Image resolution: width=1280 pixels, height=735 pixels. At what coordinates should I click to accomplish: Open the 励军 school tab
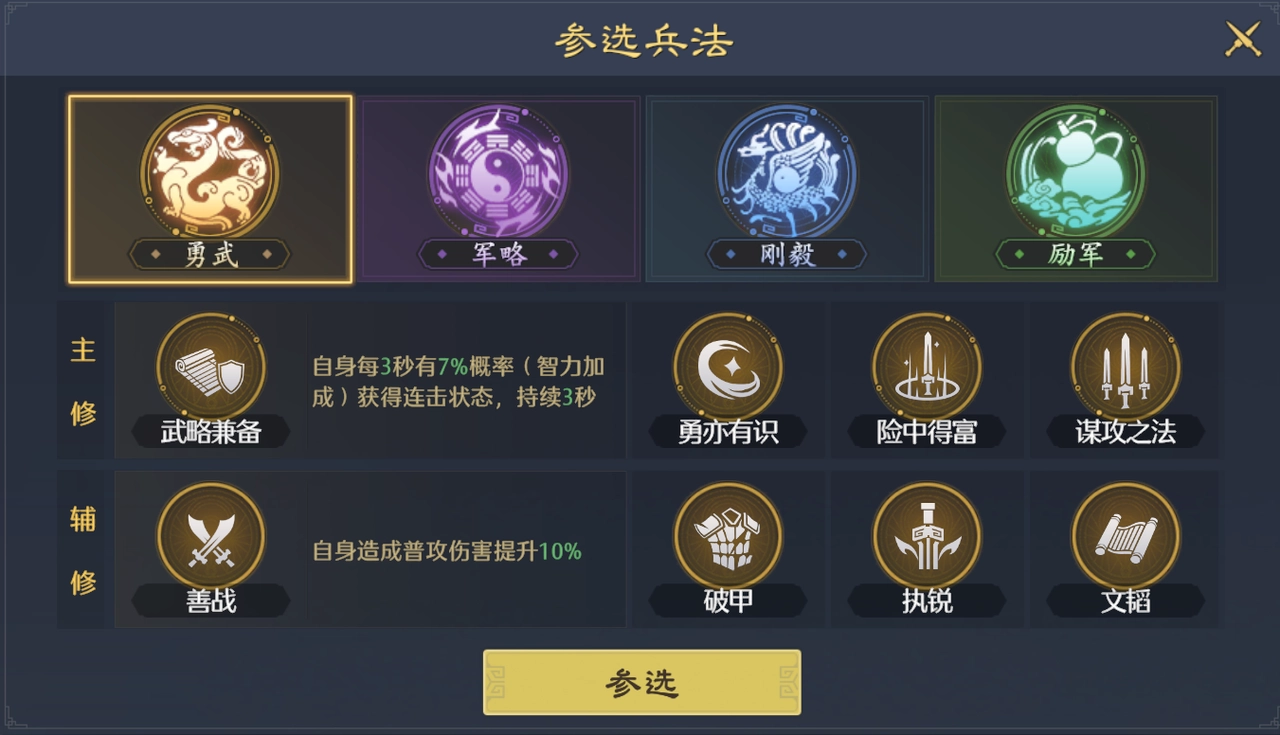[x=1076, y=188]
